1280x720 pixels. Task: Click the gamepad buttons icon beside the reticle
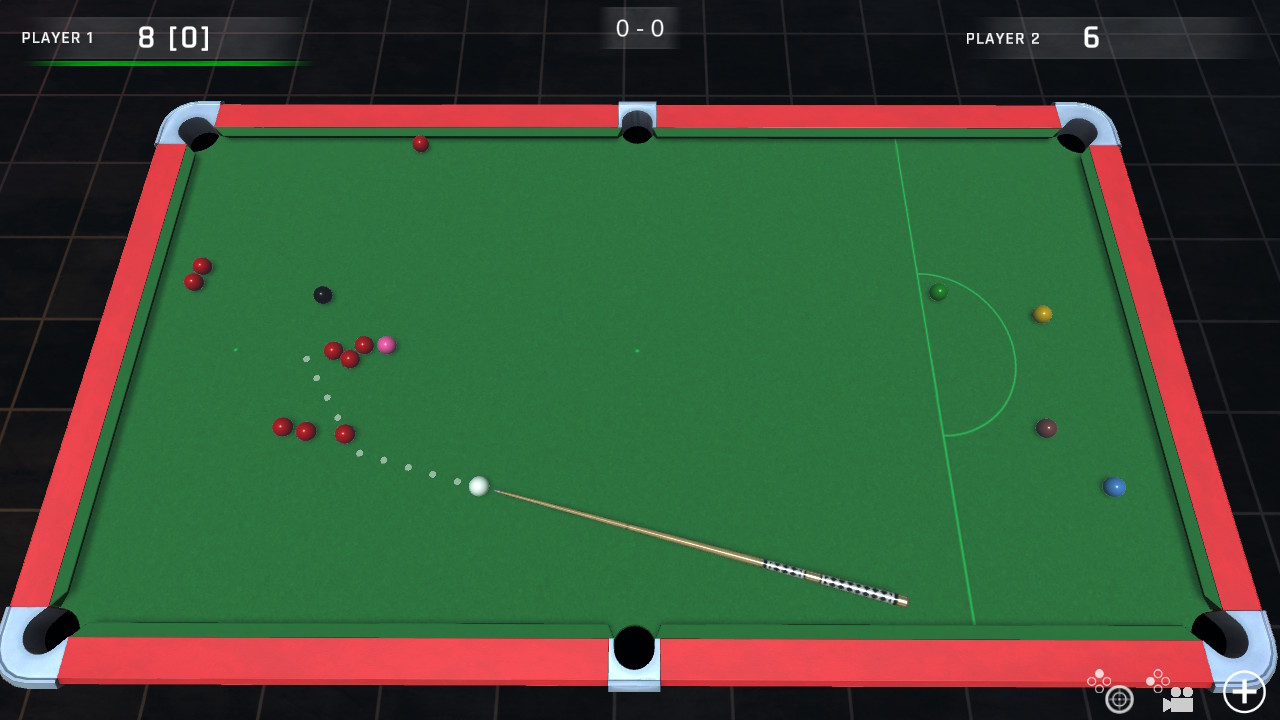[x=1099, y=681]
